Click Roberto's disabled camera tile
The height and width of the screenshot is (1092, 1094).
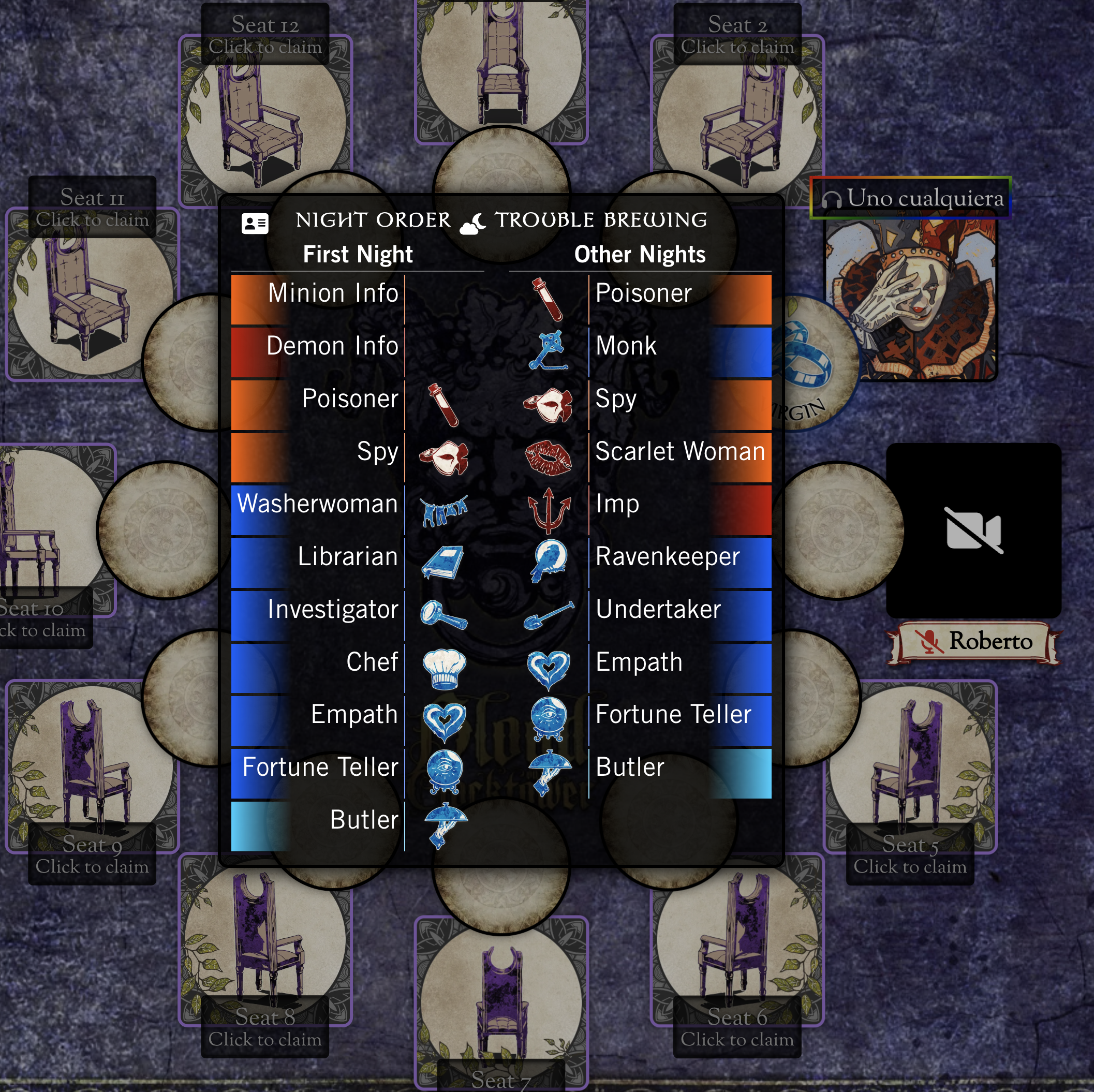(973, 530)
